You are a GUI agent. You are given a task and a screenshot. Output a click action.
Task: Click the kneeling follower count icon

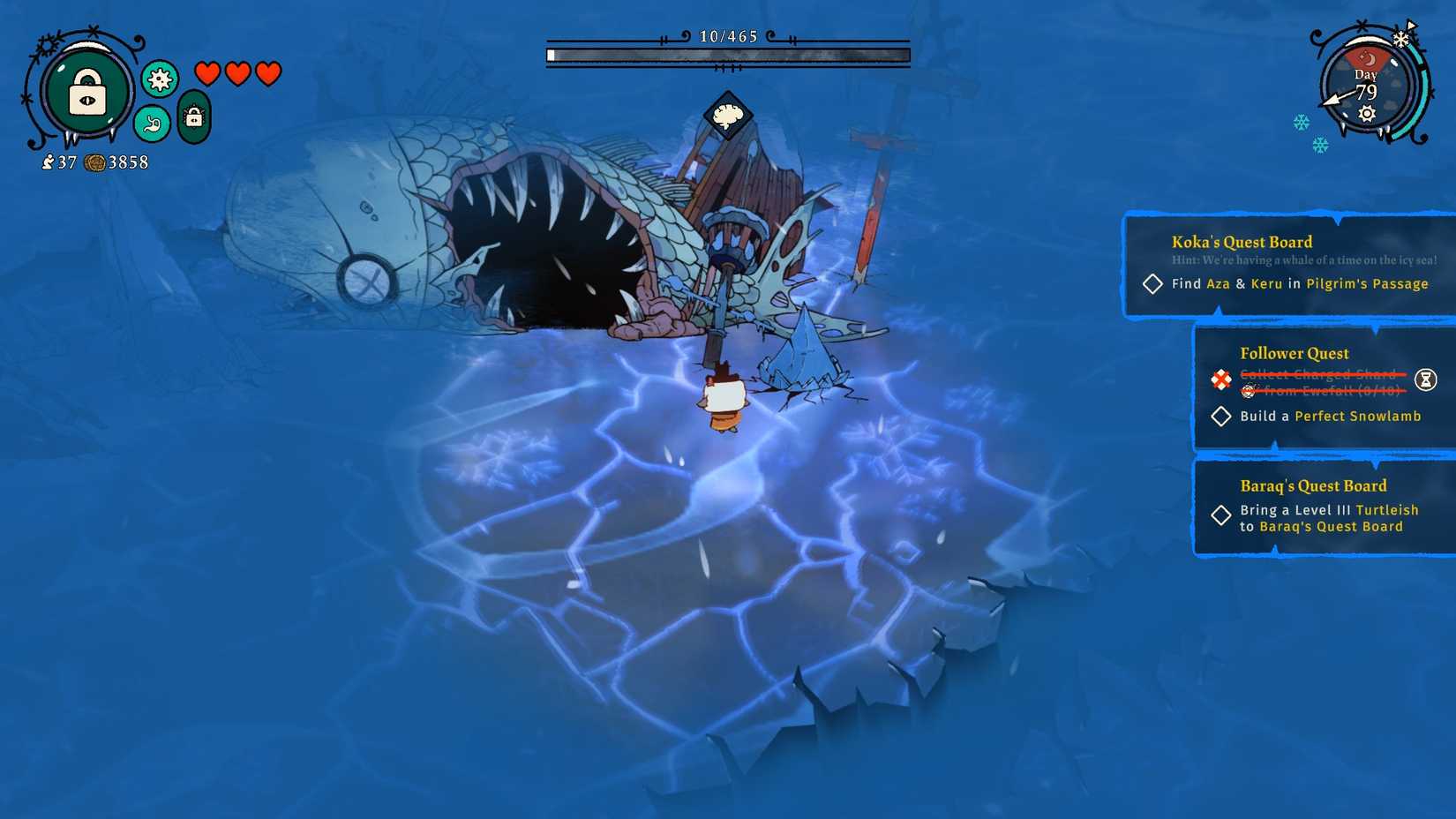(49, 162)
